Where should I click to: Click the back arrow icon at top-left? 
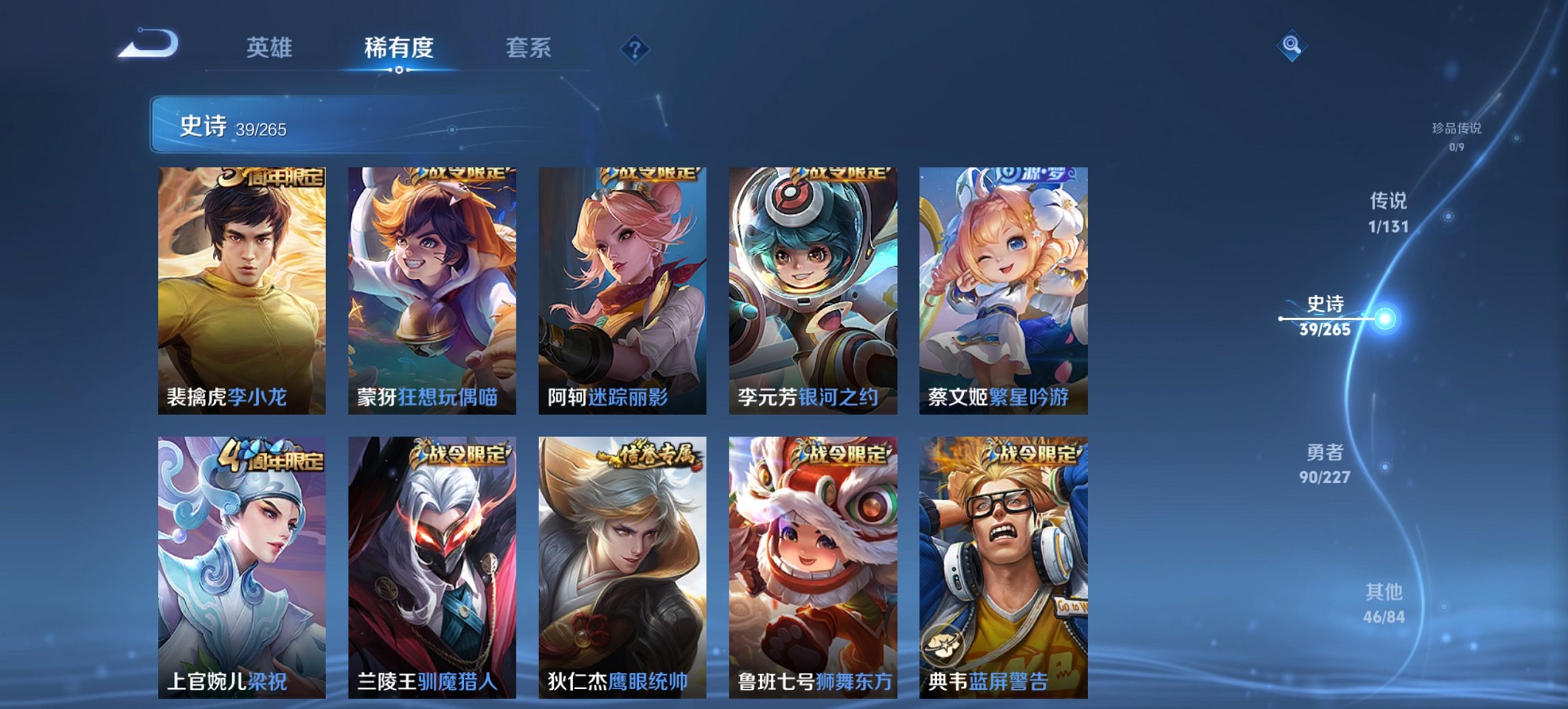(x=147, y=44)
